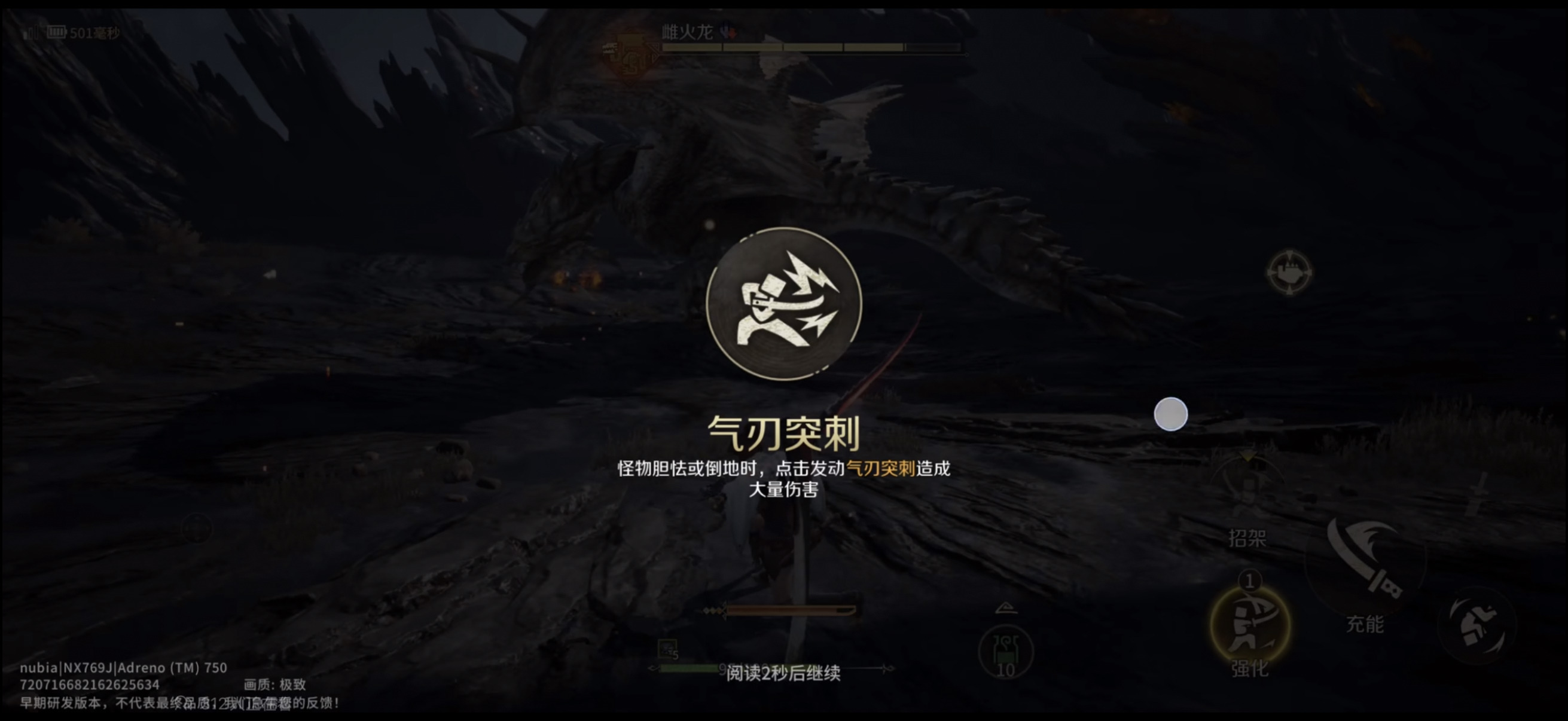Tap the white touch cursor circle on the right
Image resolution: width=1568 pixels, height=721 pixels.
click(1170, 414)
